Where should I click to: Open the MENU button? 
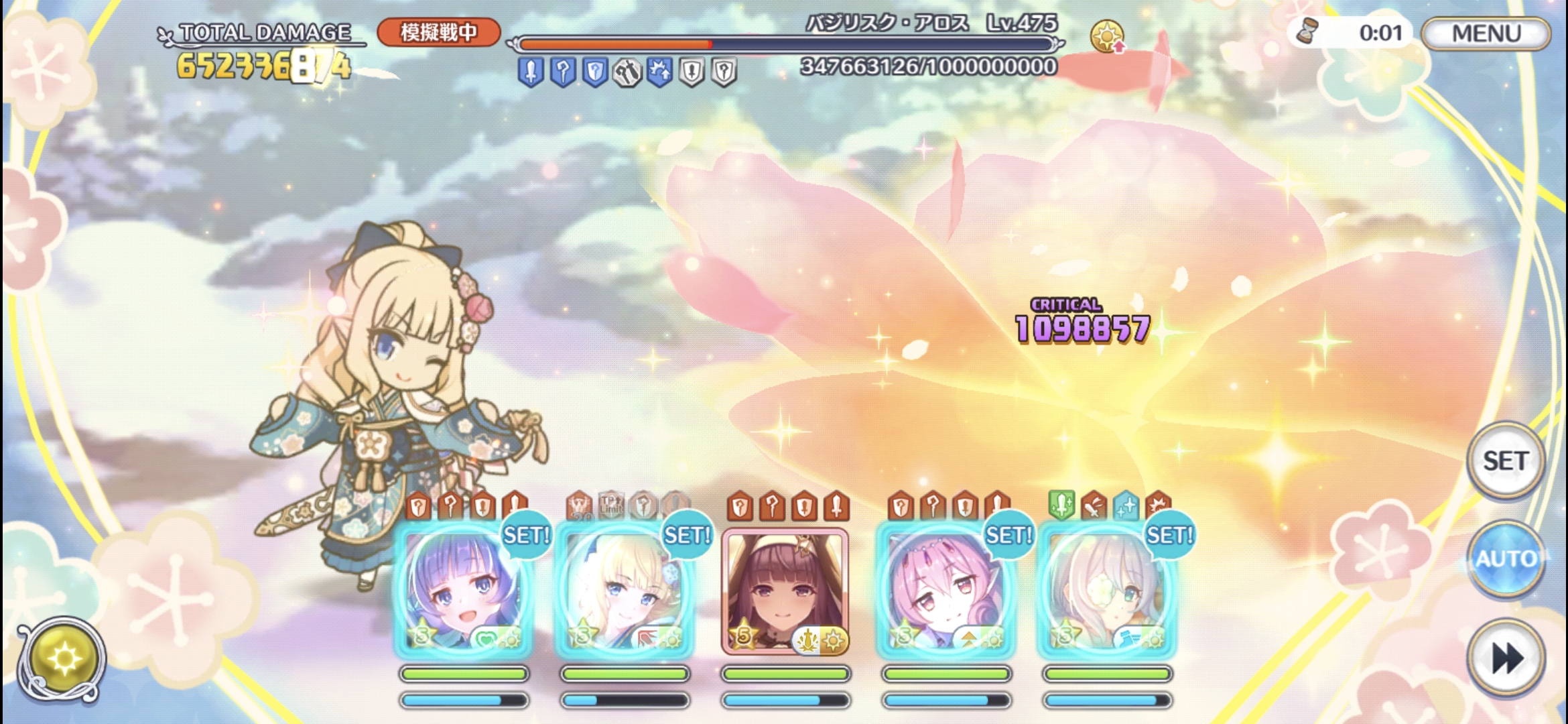(1486, 34)
